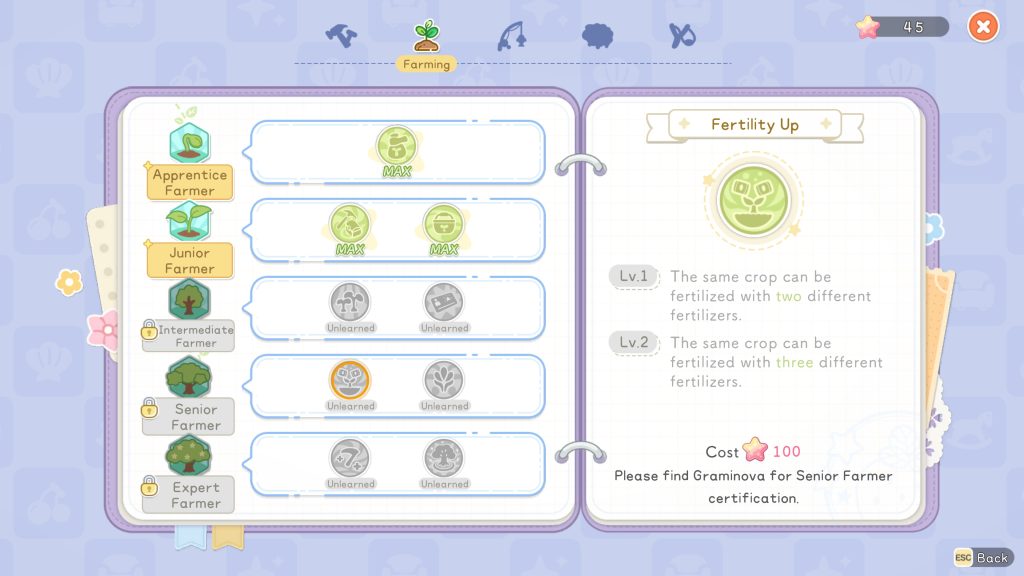The image size is (1024, 576).
Task: Switch to the hammer crafting tab
Action: click(341, 35)
